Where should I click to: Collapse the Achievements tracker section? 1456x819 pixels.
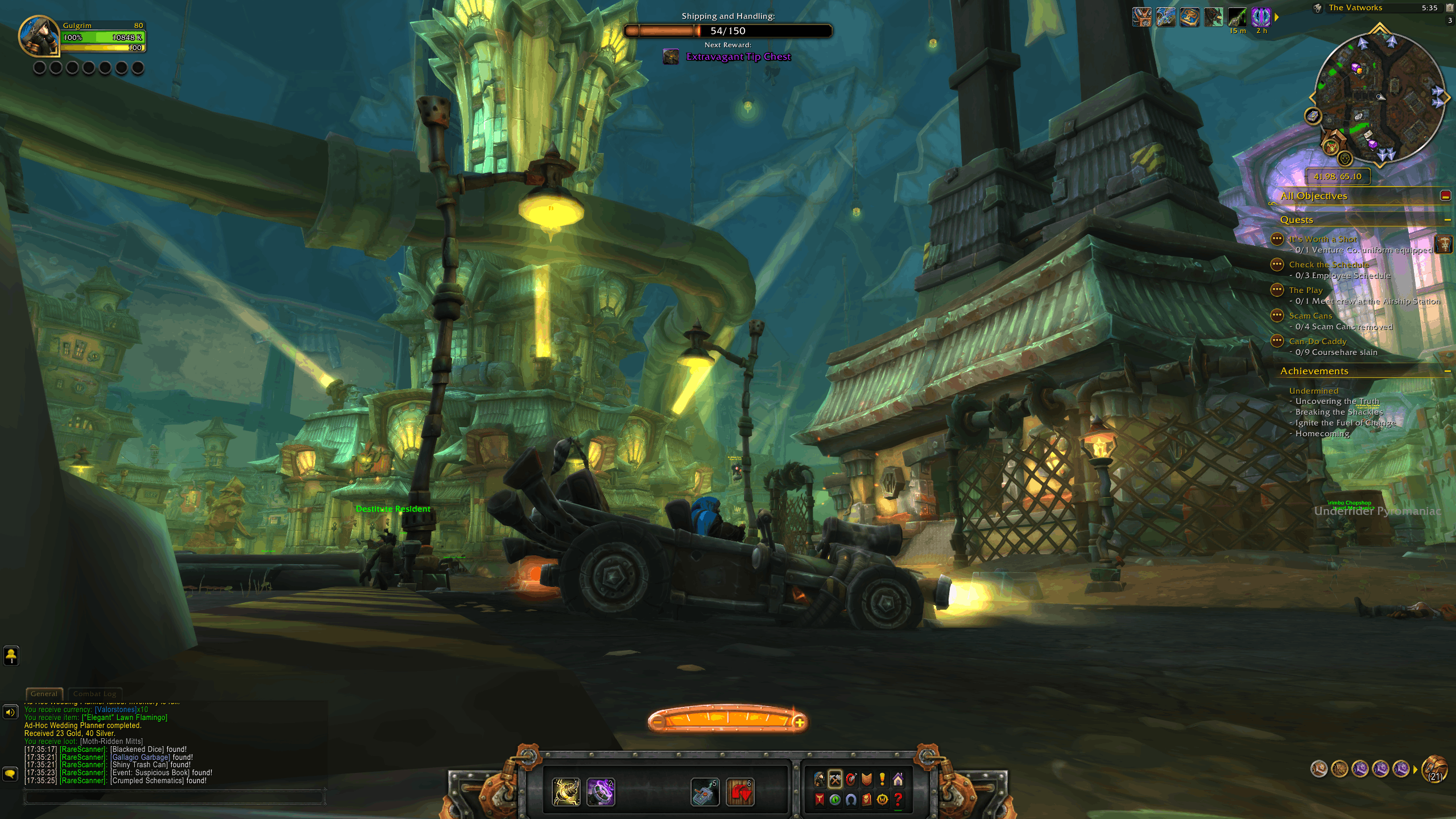(x=1447, y=371)
